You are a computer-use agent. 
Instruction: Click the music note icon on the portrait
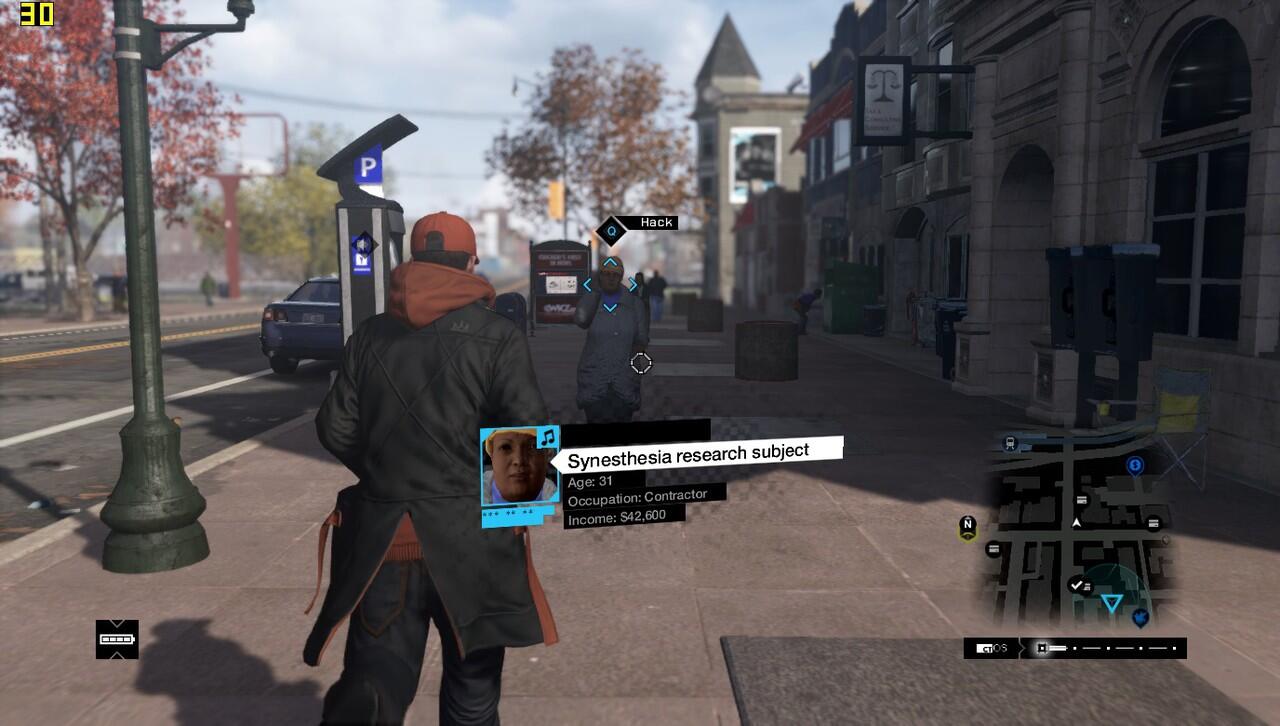coord(547,437)
